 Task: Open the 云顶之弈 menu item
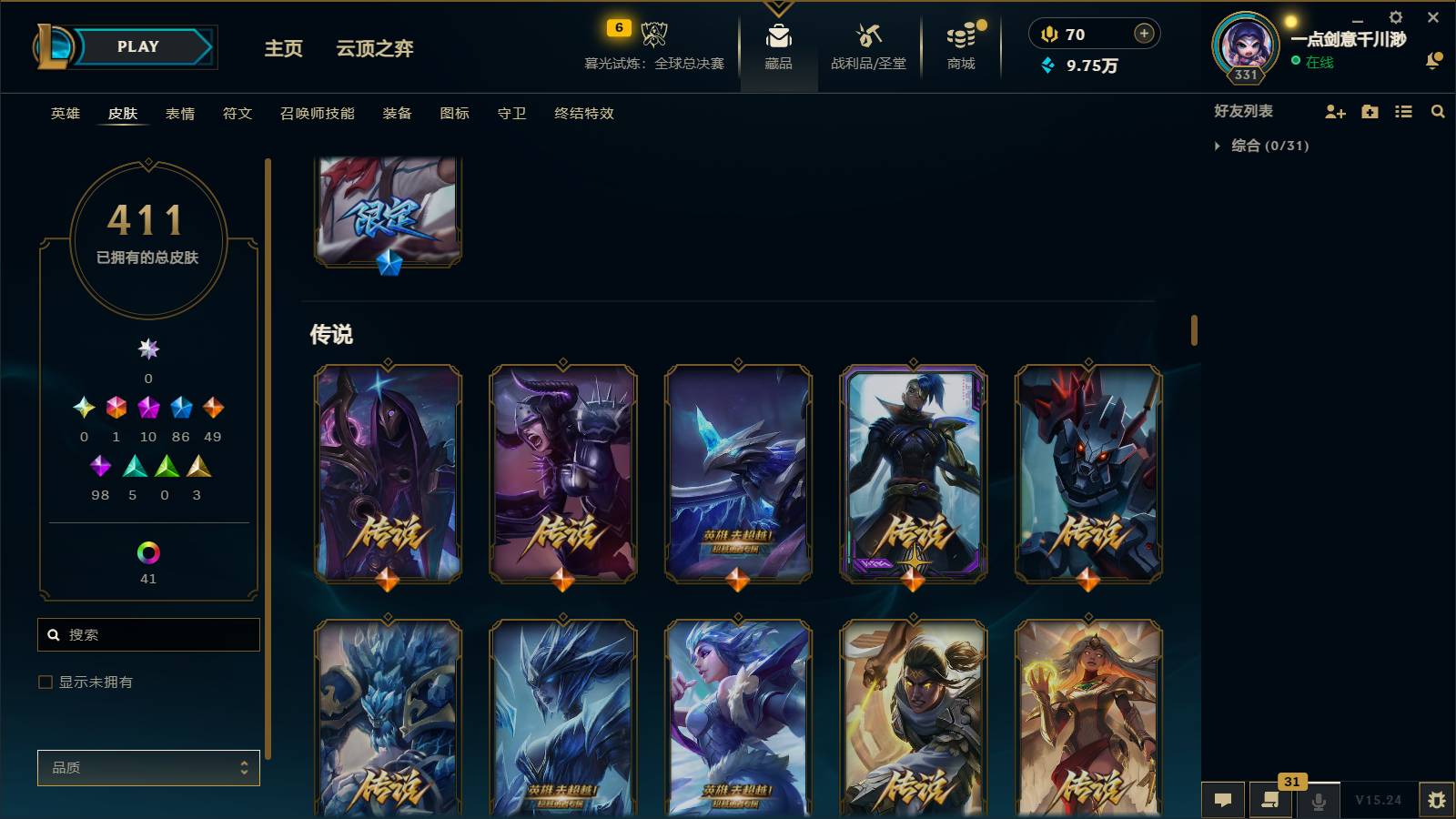376,50
